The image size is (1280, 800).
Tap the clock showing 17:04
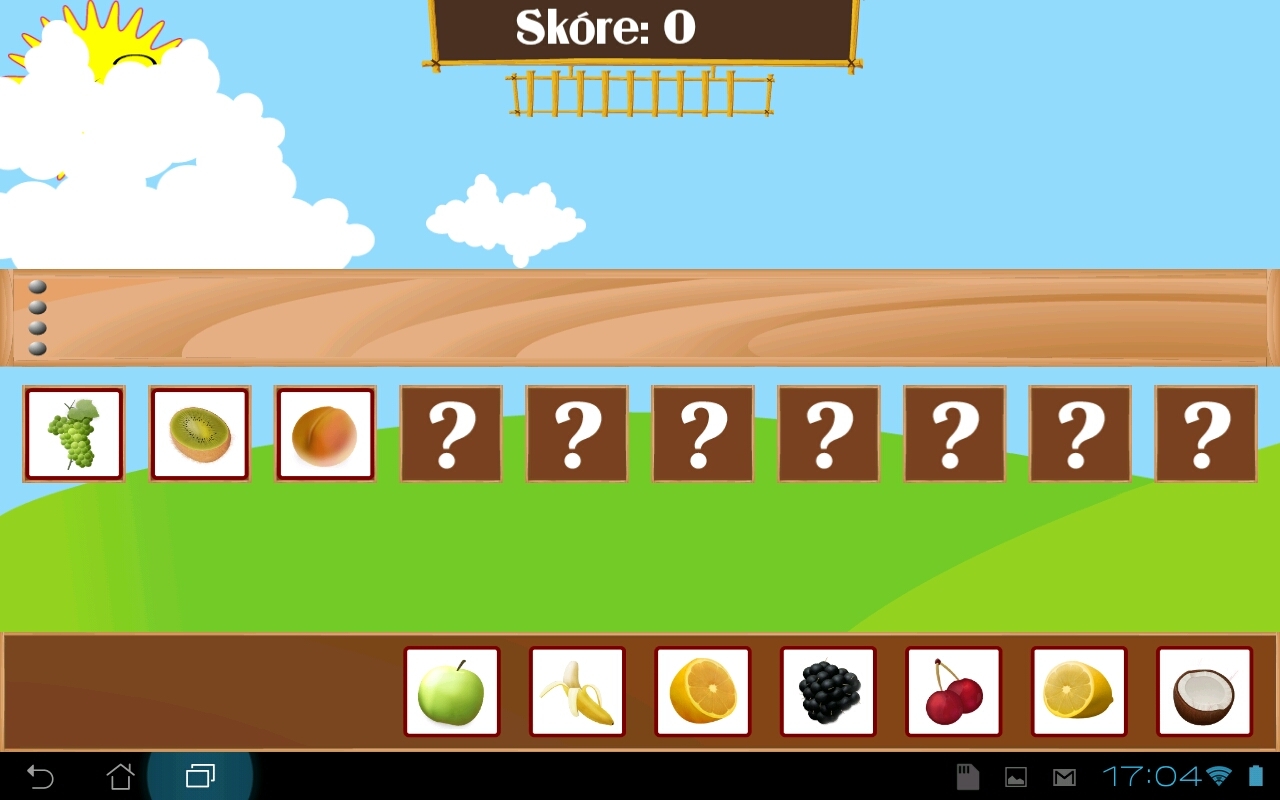tap(1148, 775)
